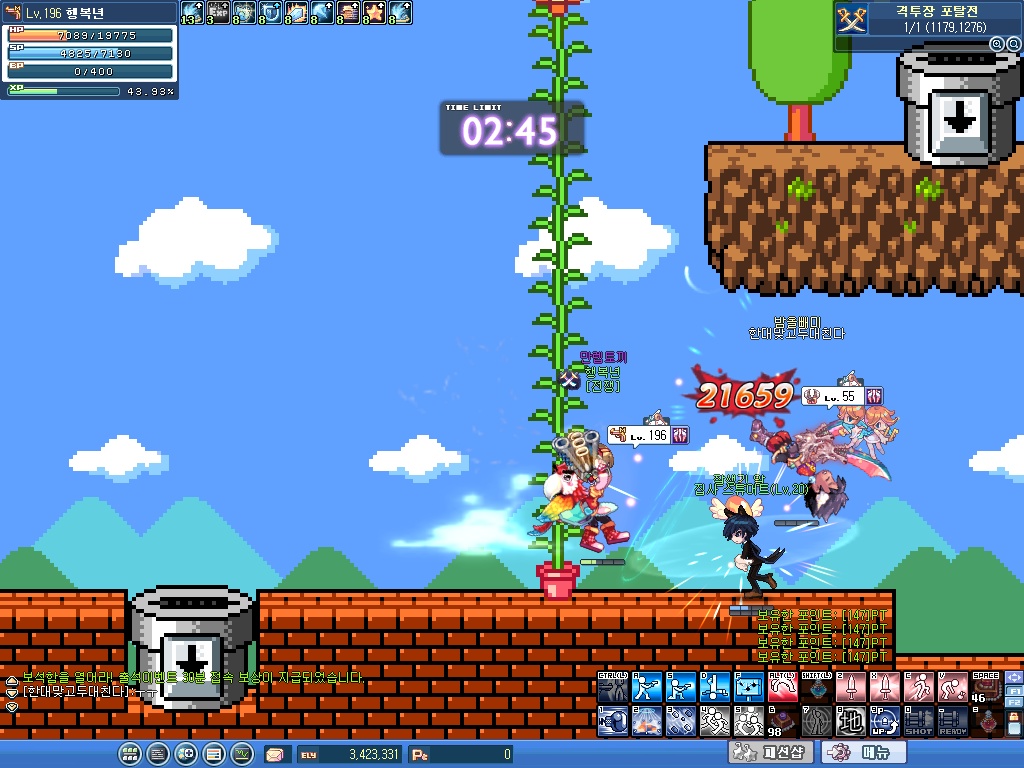Screen dimensions: 1024x768
Task: Switch skill bar to F2 page
Action: (x=1013, y=703)
